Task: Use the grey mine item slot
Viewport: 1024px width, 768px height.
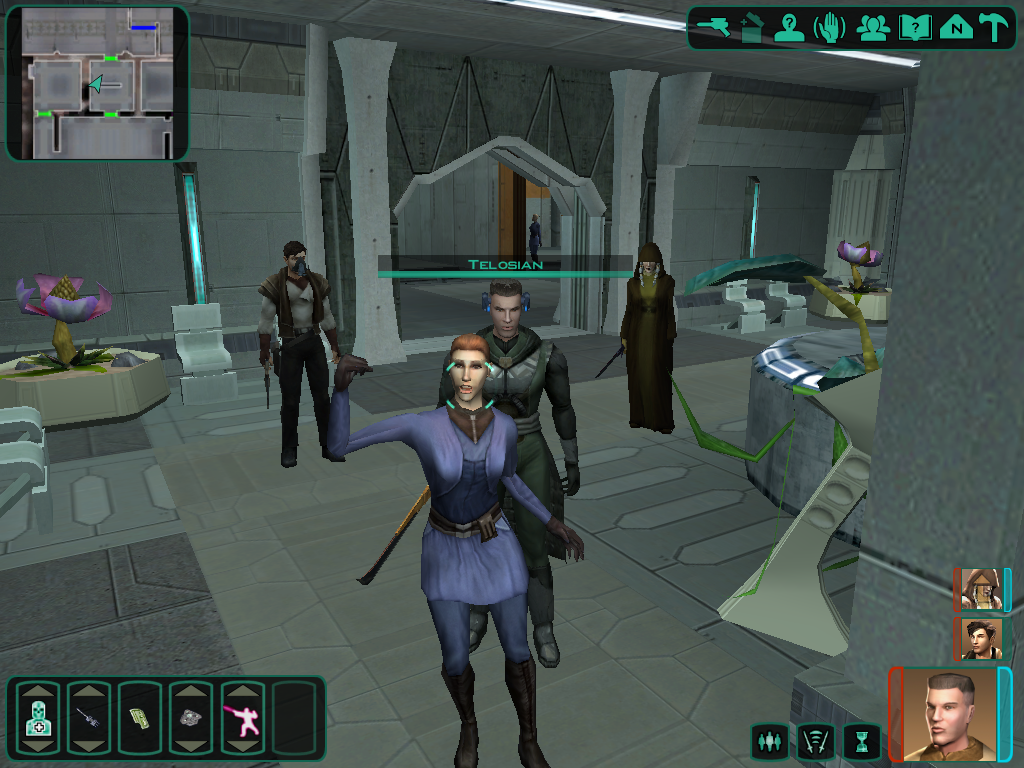Action: (192, 717)
